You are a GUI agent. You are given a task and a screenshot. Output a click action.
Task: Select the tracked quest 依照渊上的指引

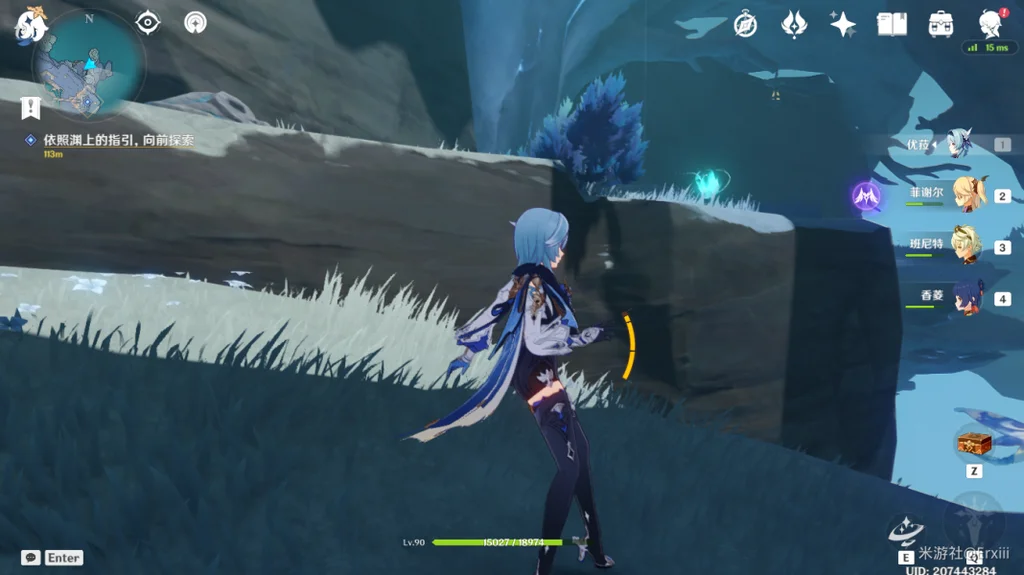118,141
